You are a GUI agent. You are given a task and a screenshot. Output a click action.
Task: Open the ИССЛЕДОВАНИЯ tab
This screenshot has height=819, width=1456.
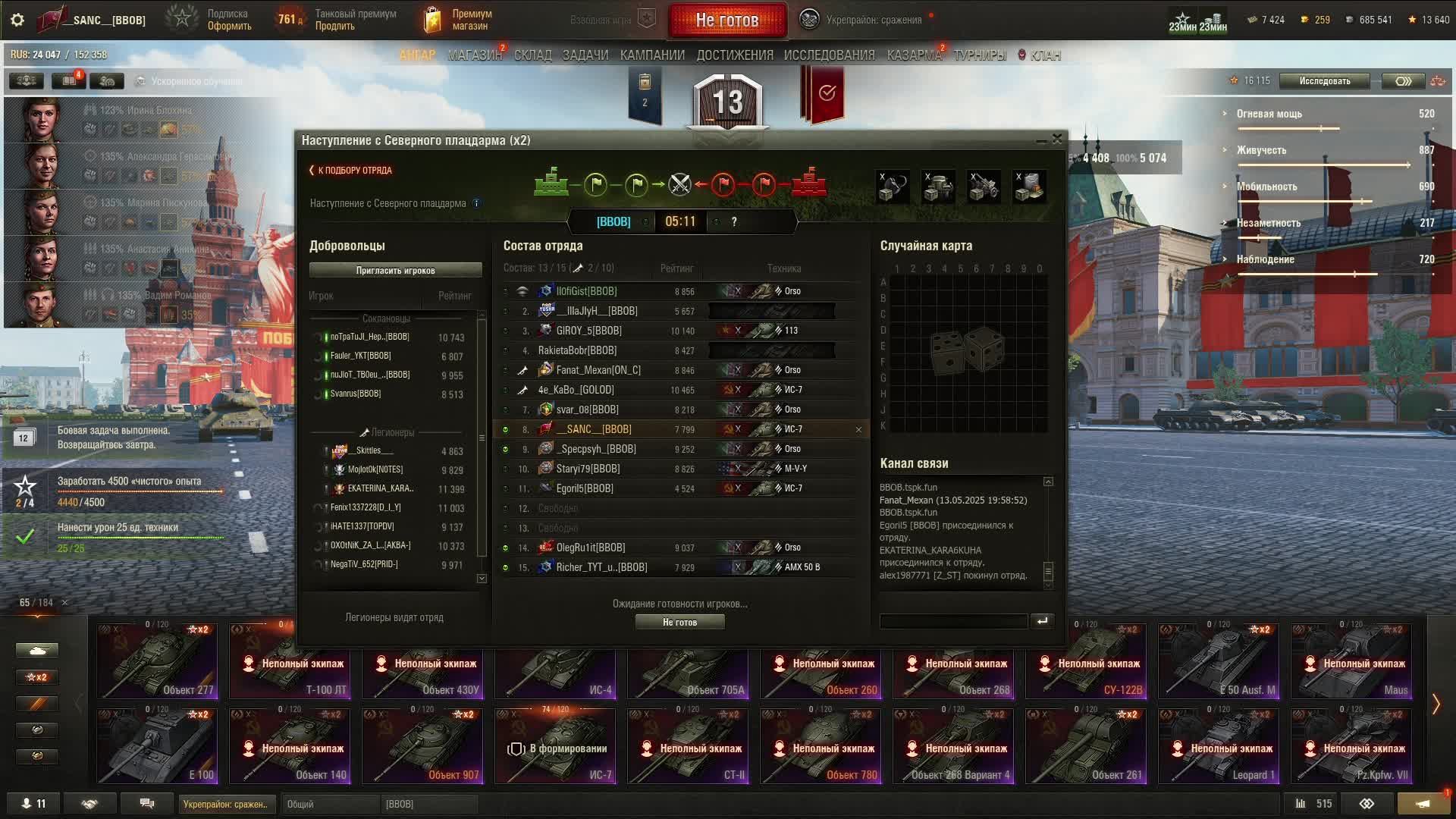[x=829, y=55]
